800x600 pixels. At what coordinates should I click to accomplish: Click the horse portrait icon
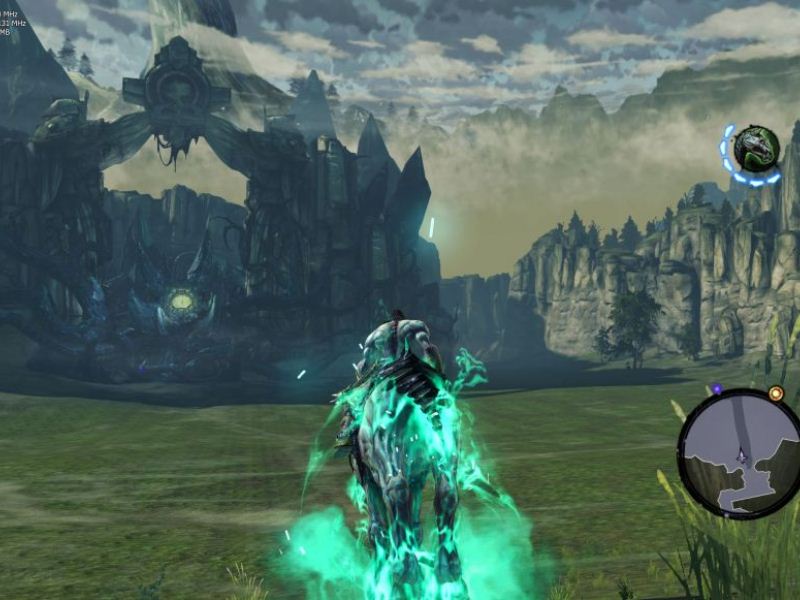click(756, 149)
